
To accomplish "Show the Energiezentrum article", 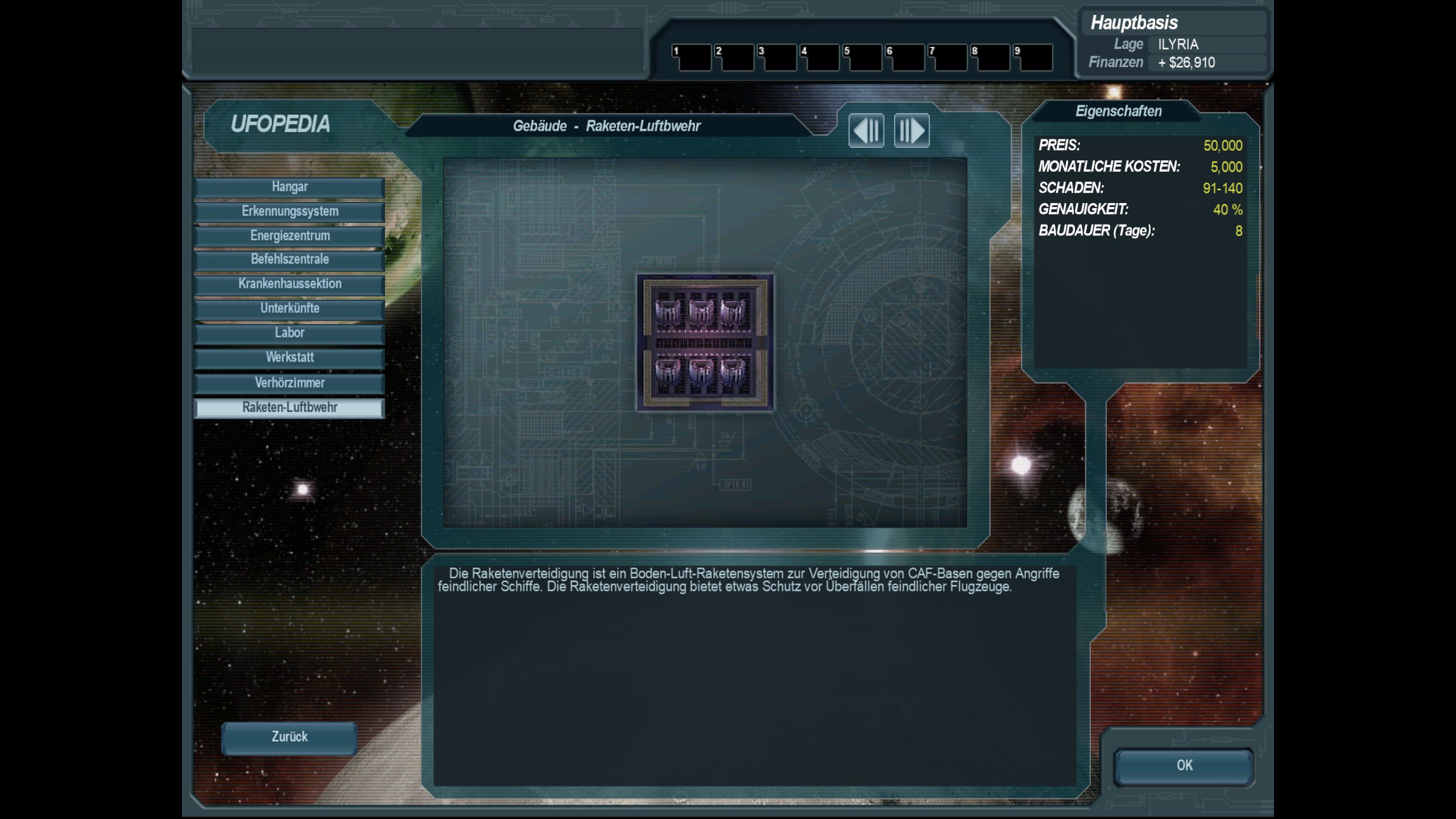I will pyautogui.click(x=289, y=236).
